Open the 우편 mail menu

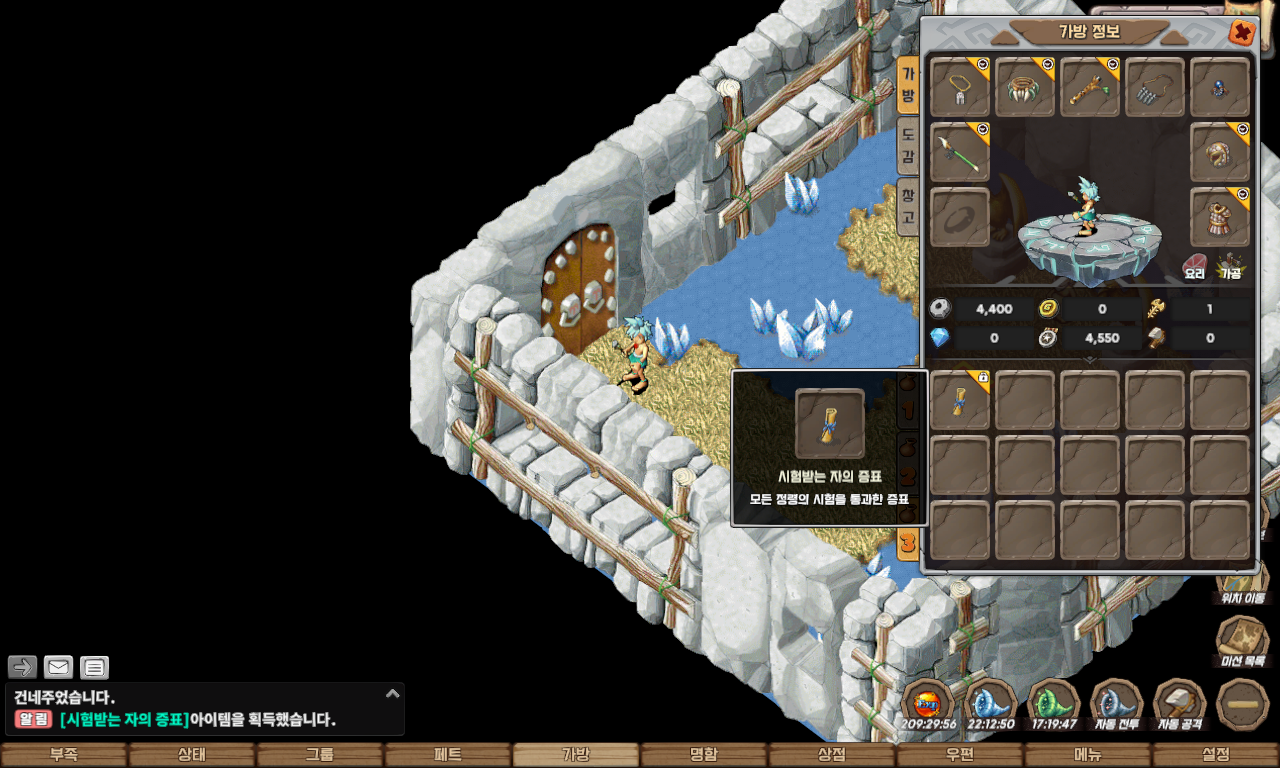pyautogui.click(x=960, y=755)
